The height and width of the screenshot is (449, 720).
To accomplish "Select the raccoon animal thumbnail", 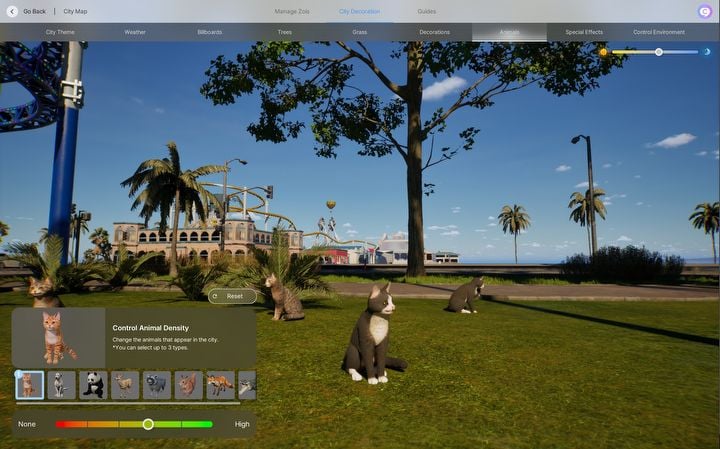I will tap(157, 385).
